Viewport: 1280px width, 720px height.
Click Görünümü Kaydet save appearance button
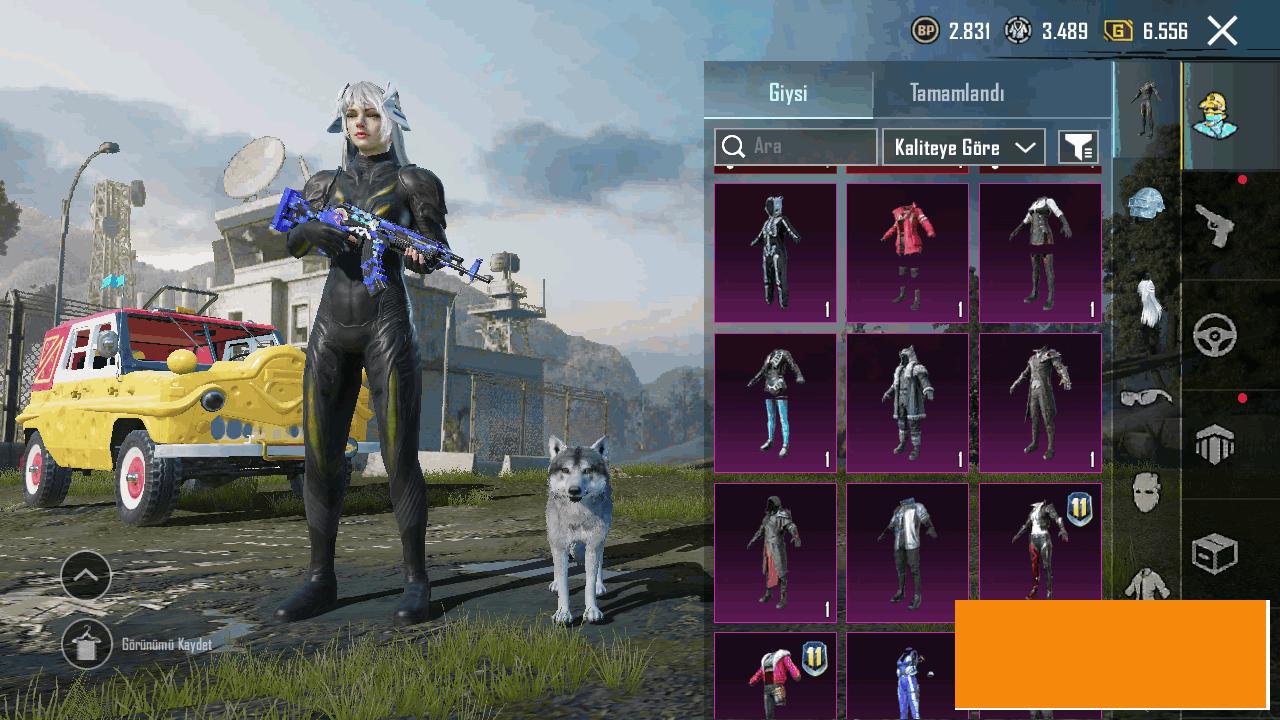(x=87, y=645)
